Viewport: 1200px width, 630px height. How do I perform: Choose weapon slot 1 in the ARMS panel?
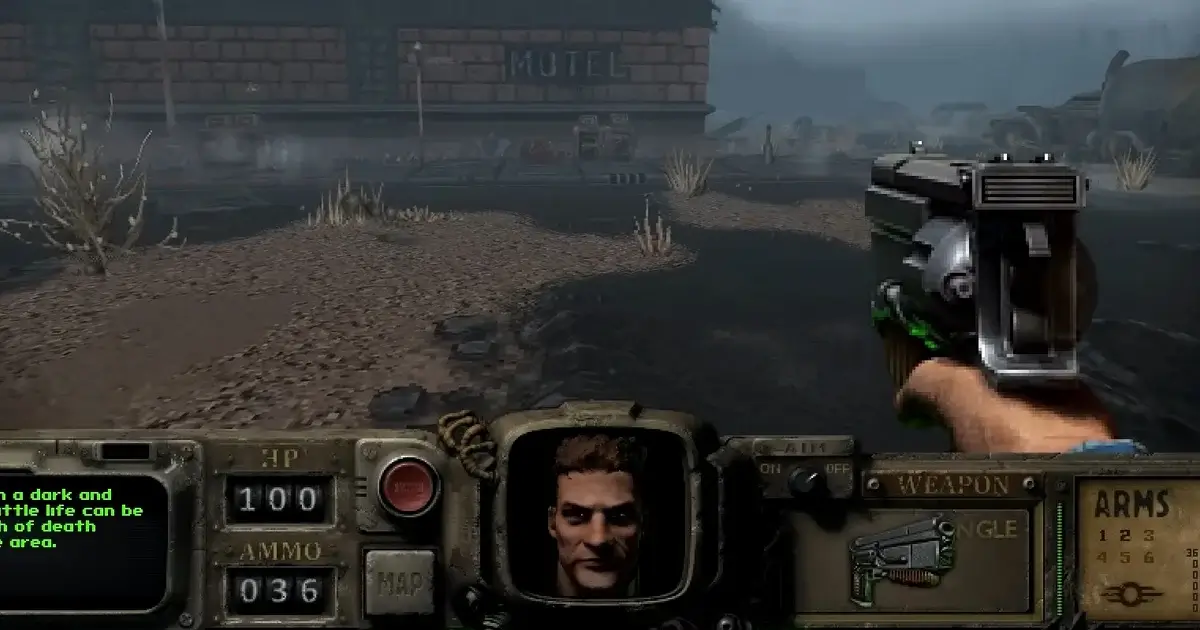pos(1102,536)
